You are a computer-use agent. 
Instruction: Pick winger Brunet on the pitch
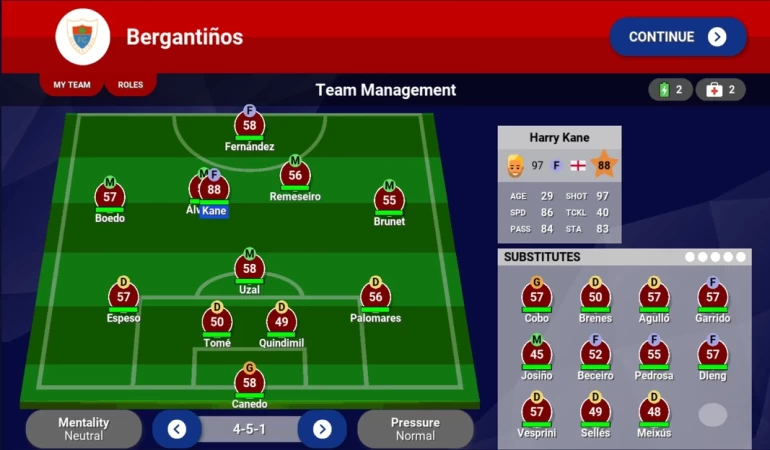pos(389,200)
